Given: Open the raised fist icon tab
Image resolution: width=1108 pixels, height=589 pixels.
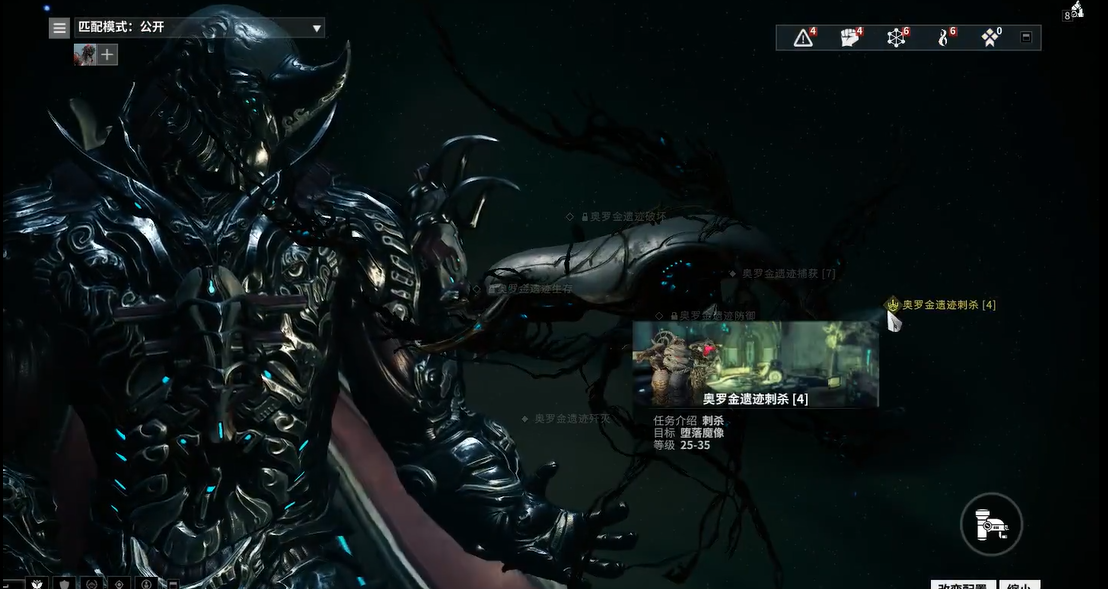Looking at the screenshot, I should [850, 38].
